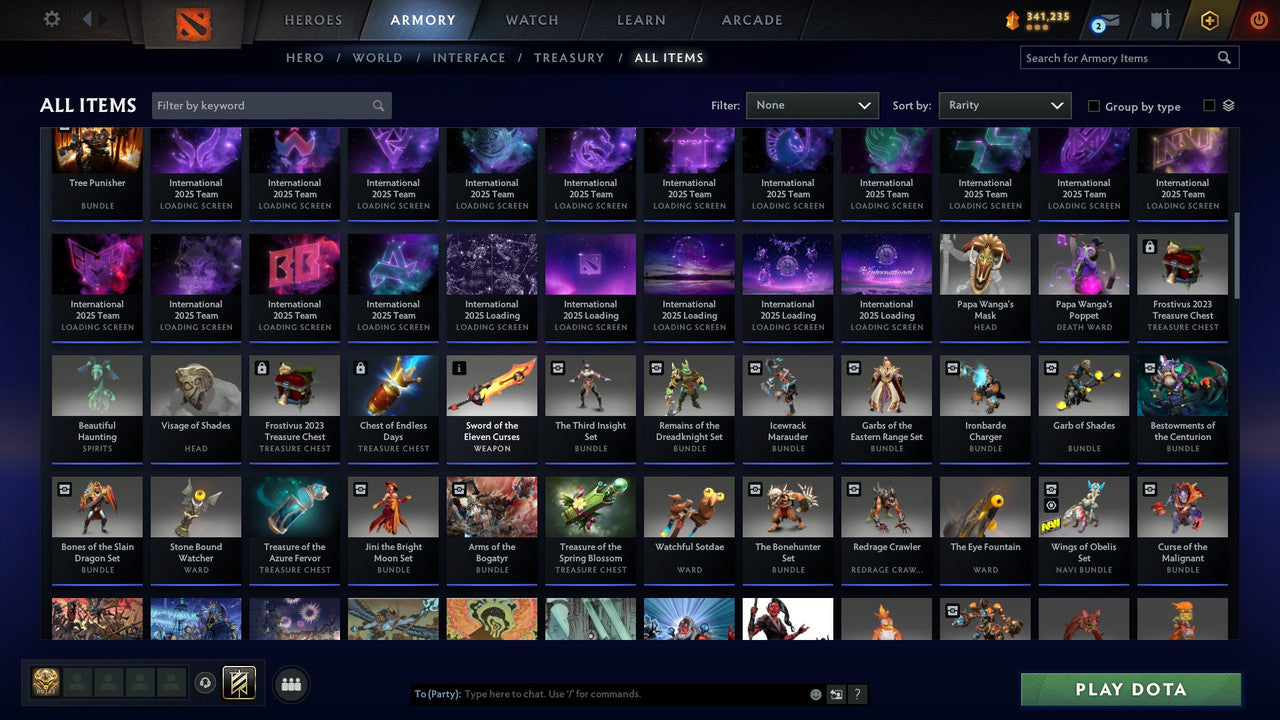This screenshot has height=720, width=1280.
Task: Open the TREASURY section
Action: (x=569, y=57)
